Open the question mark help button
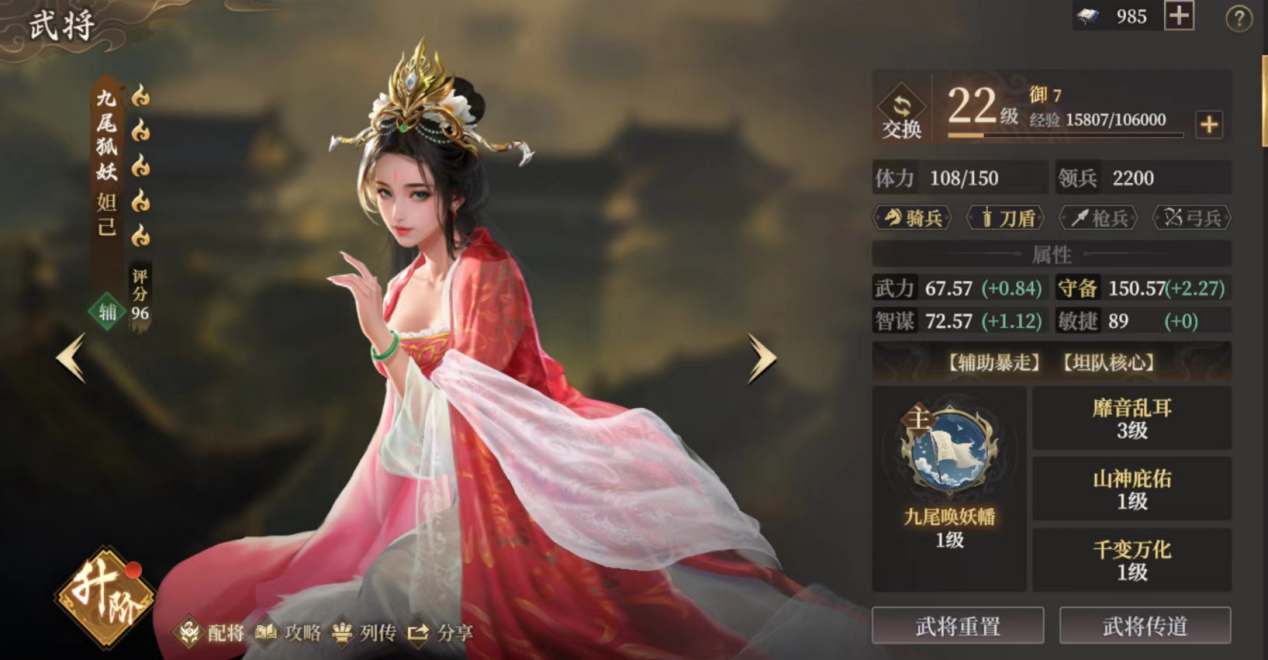Viewport: 1268px width, 660px height. [x=1239, y=18]
